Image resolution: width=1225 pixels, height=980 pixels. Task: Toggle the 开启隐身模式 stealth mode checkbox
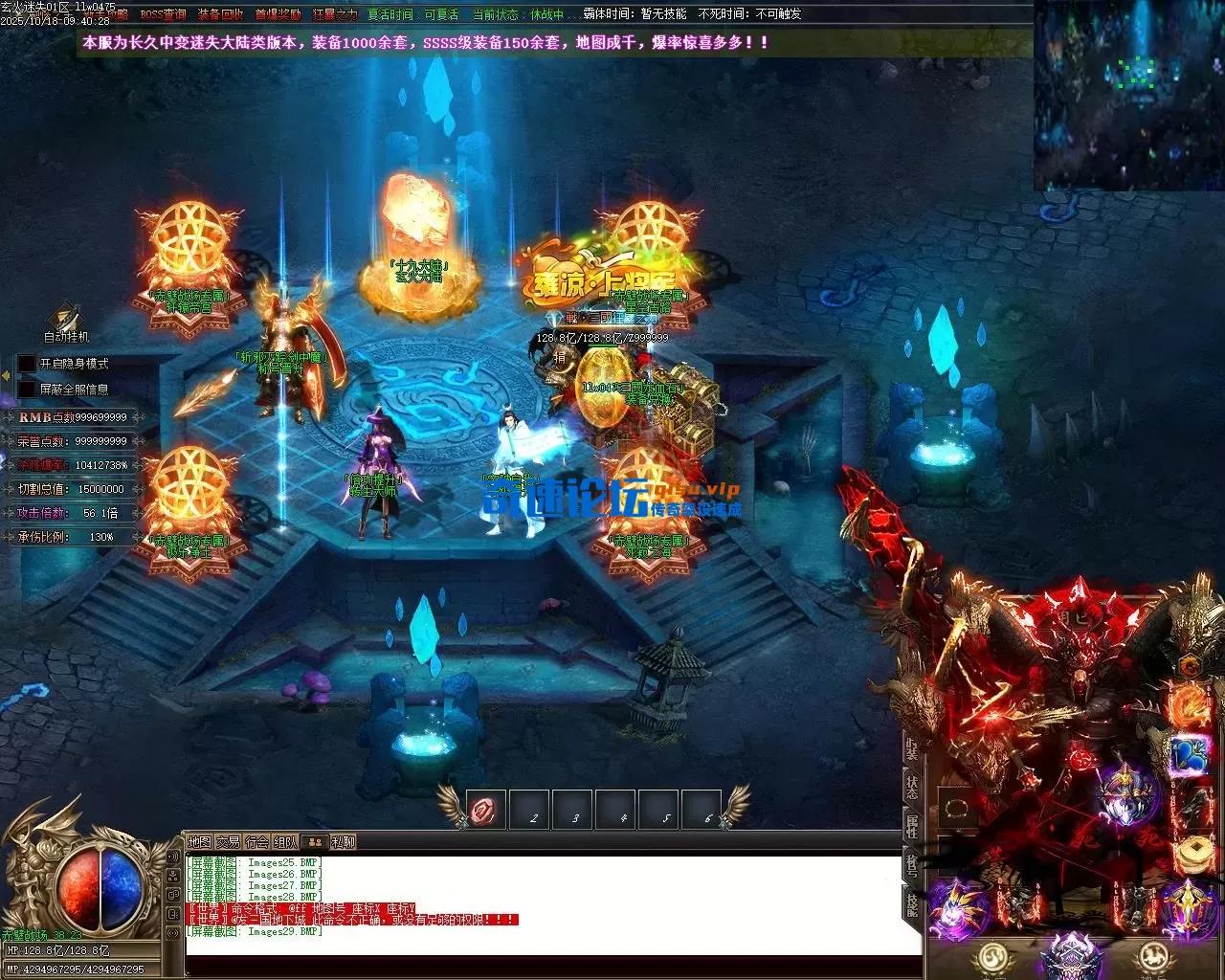pyautogui.click(x=28, y=364)
